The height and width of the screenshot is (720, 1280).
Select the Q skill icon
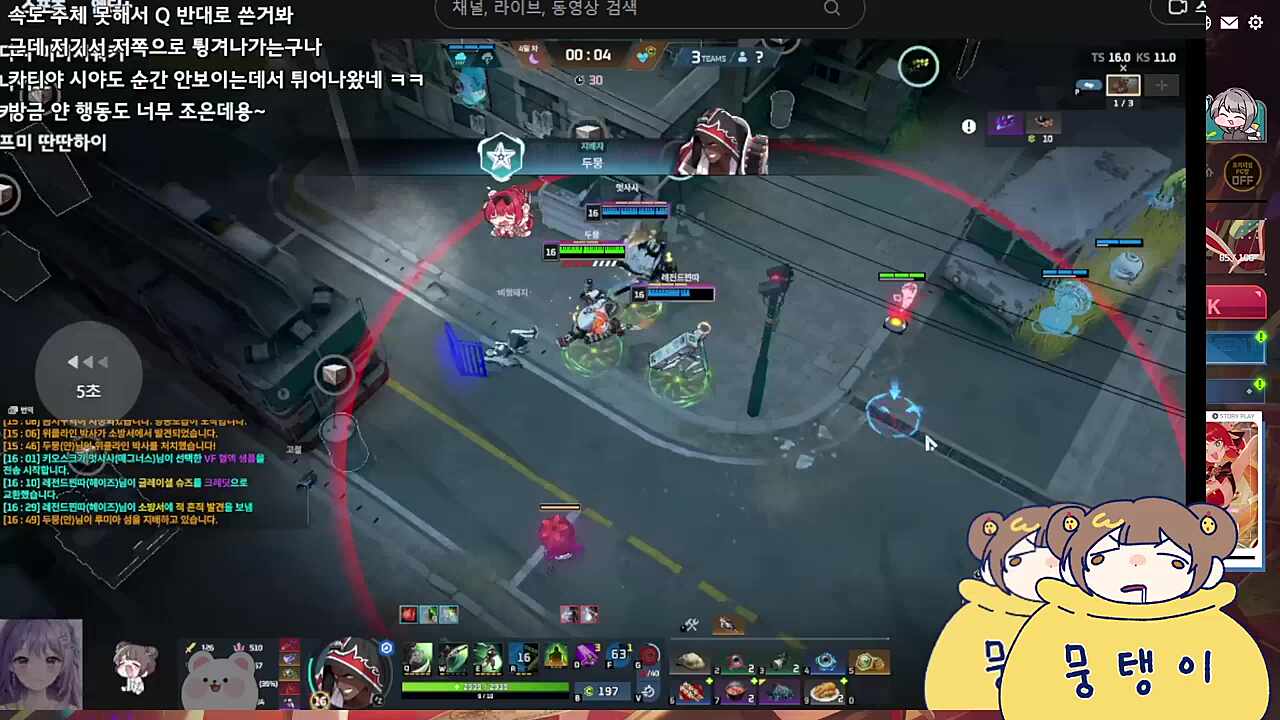[416, 657]
